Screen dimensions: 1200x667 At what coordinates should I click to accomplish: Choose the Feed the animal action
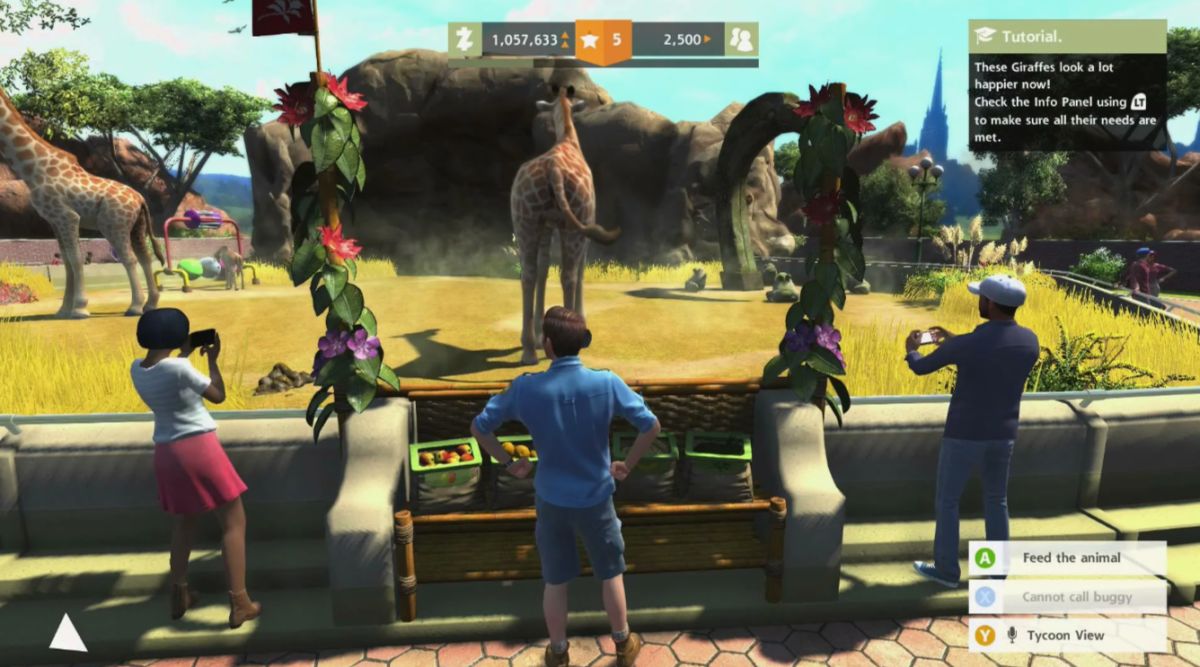pyautogui.click(x=1066, y=558)
